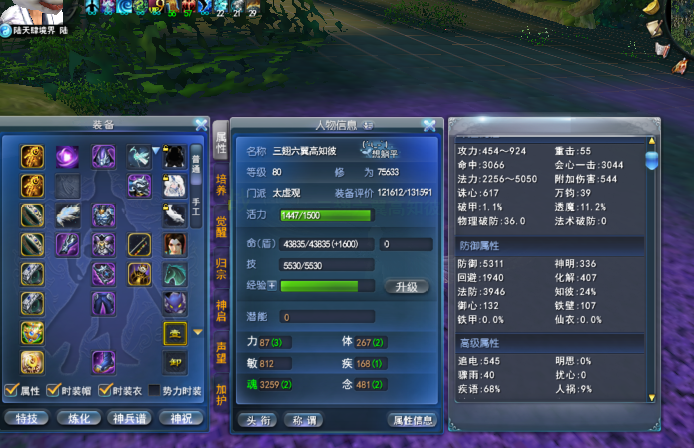Screen dimensions: 694x448
Task: Close the 人物信息 character info window
Action: tap(429, 126)
